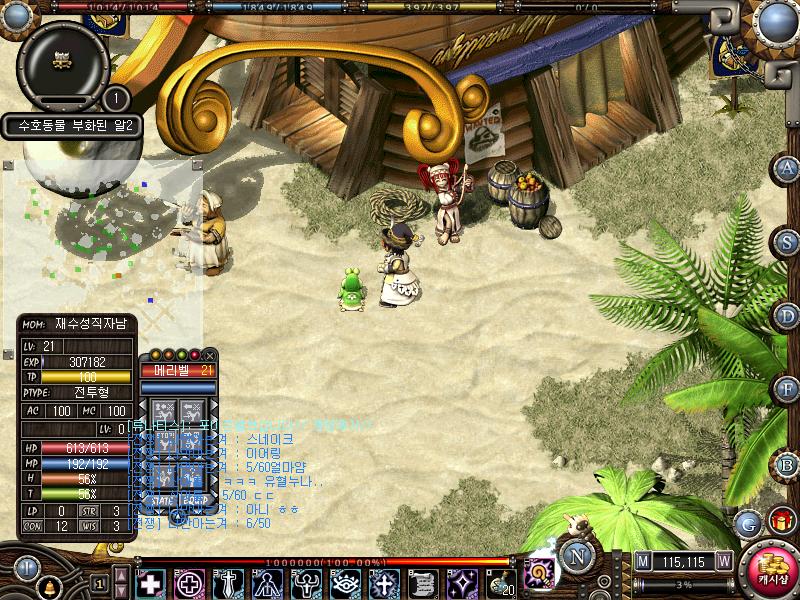Click the M button beside the coordinates
Screen dimensions: 800x600
643,561
